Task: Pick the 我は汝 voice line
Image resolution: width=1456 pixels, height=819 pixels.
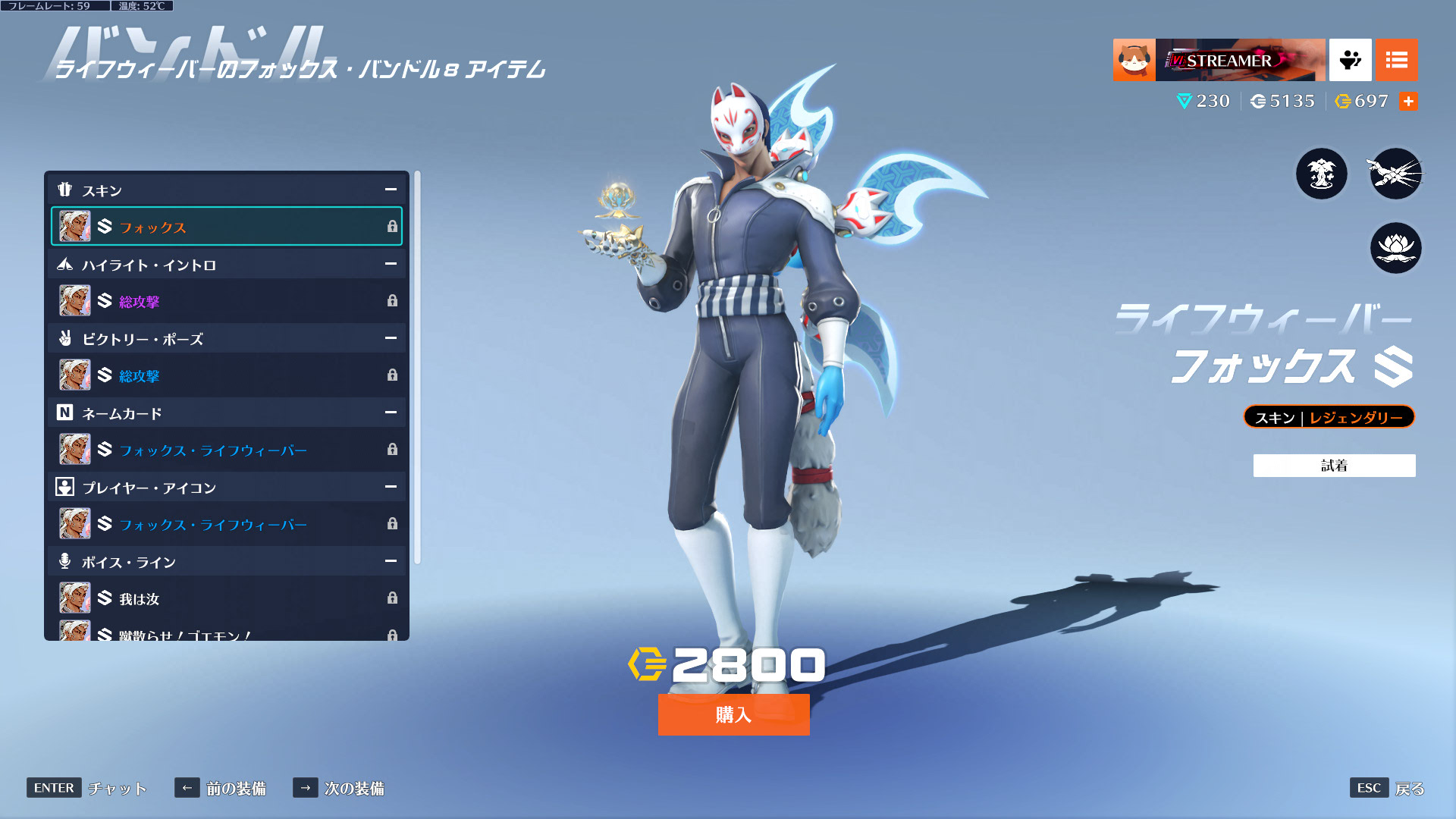Action: pyautogui.click(x=226, y=598)
